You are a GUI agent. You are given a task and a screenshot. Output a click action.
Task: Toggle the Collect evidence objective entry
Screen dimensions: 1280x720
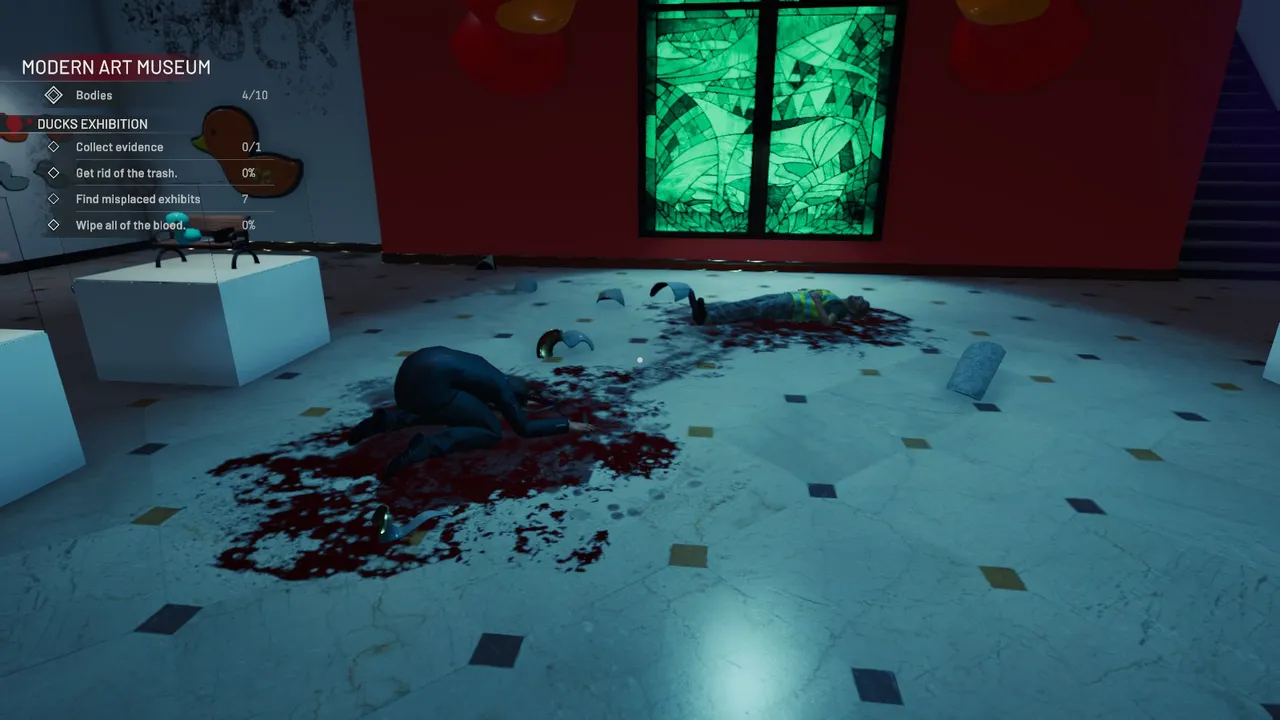click(119, 147)
